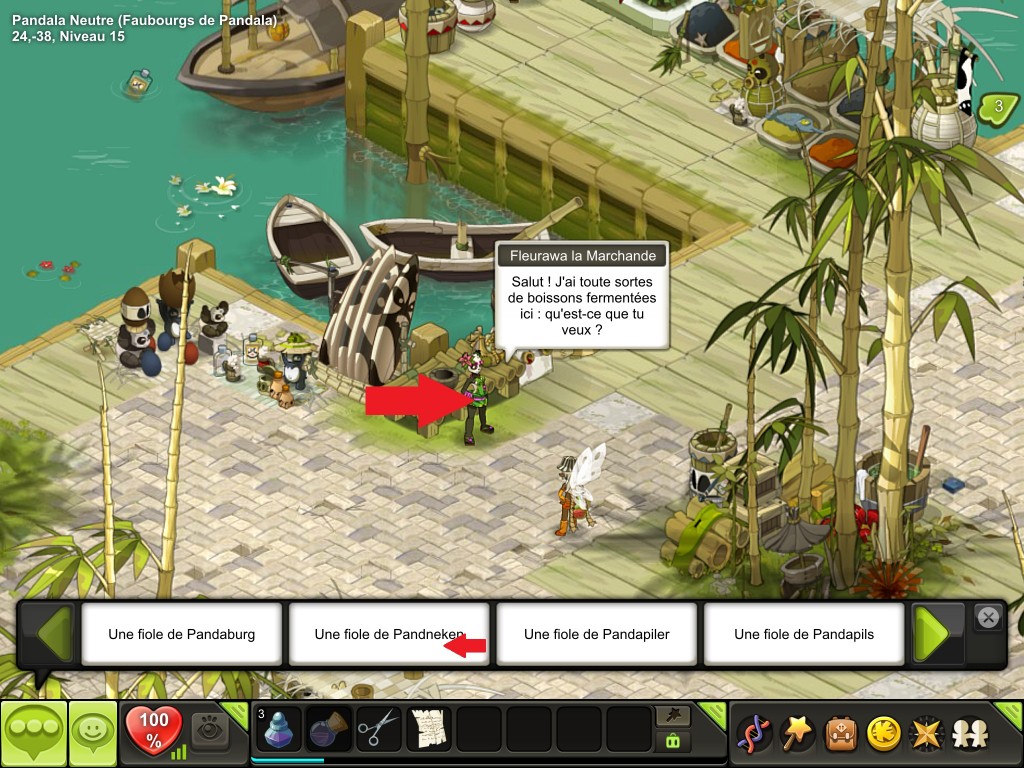Image resolution: width=1024 pixels, height=768 pixels.
Task: Open the chat speech-bubble button
Action: 33,734
